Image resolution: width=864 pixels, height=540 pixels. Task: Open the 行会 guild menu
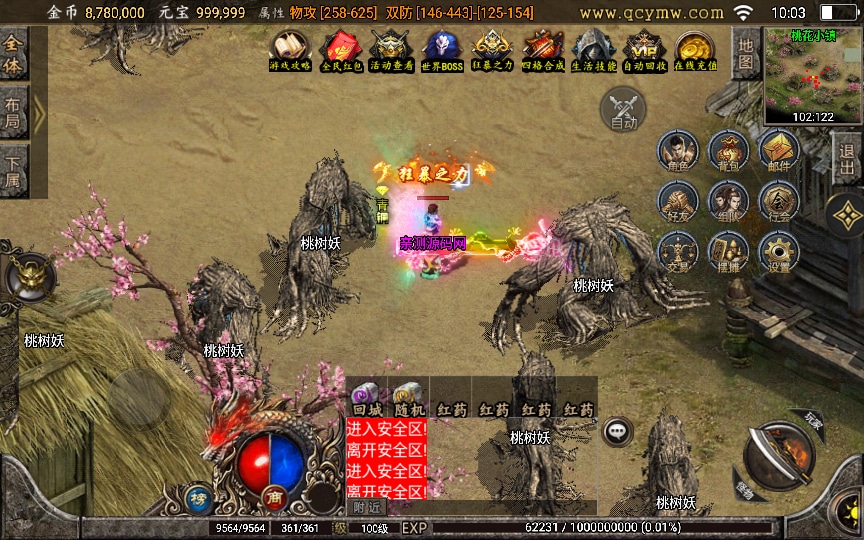[778, 203]
